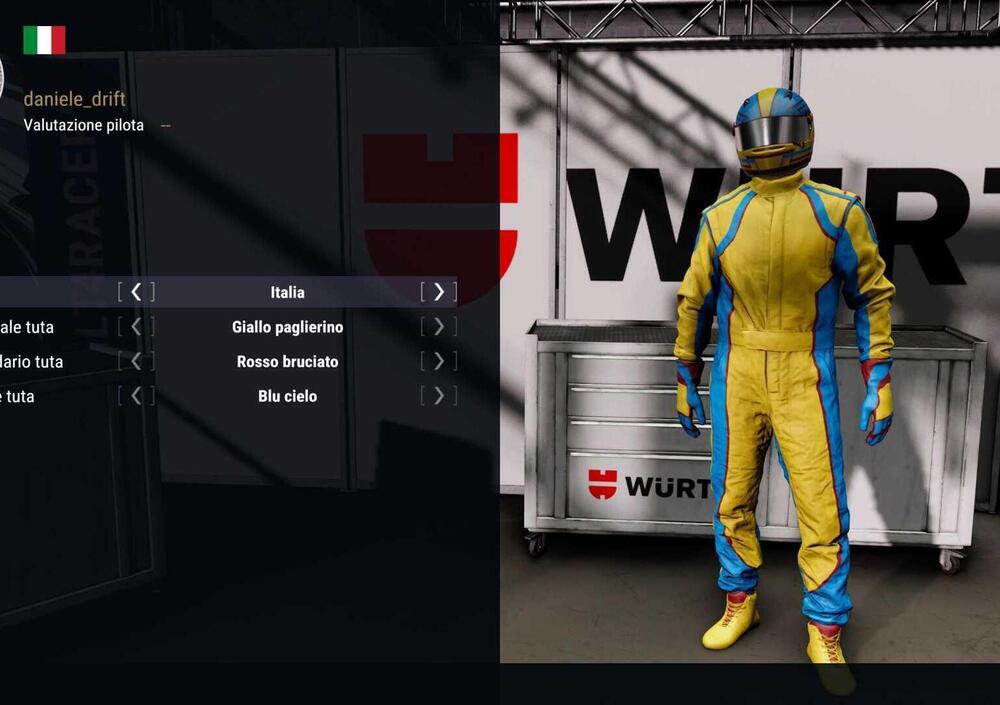The image size is (1000, 705).
Task: Select next color after Rosso bruciato
Action: click(x=438, y=361)
